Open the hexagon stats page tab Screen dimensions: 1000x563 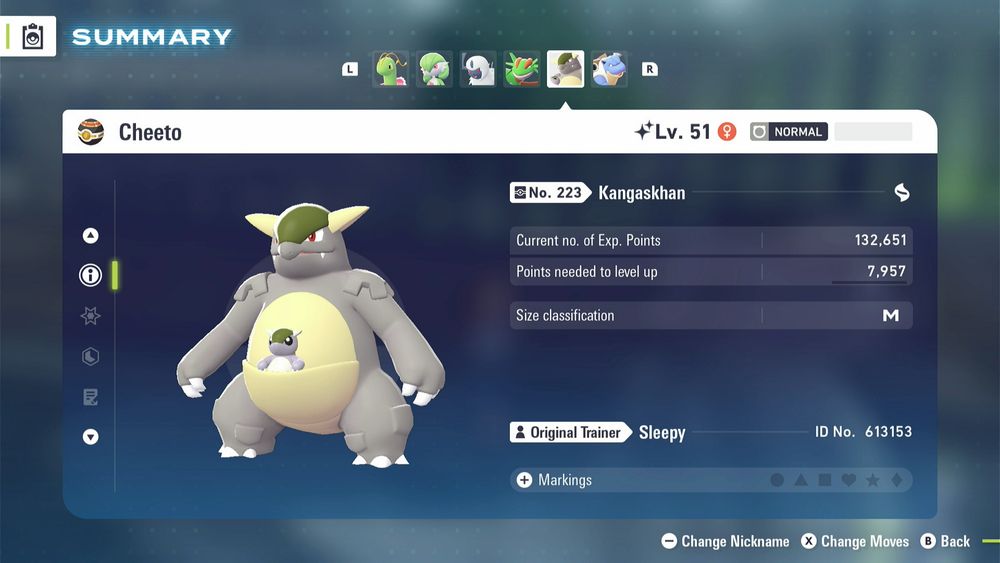91,357
